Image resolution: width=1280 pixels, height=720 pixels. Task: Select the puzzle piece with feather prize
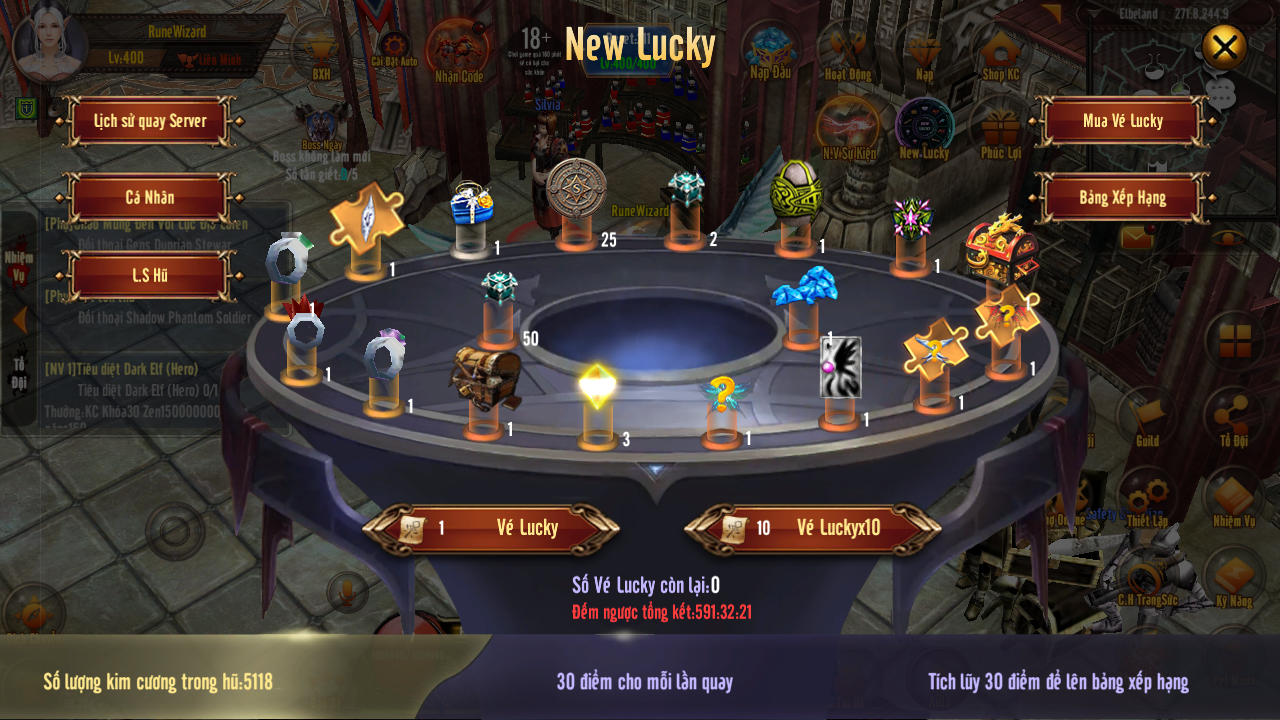coord(366,214)
